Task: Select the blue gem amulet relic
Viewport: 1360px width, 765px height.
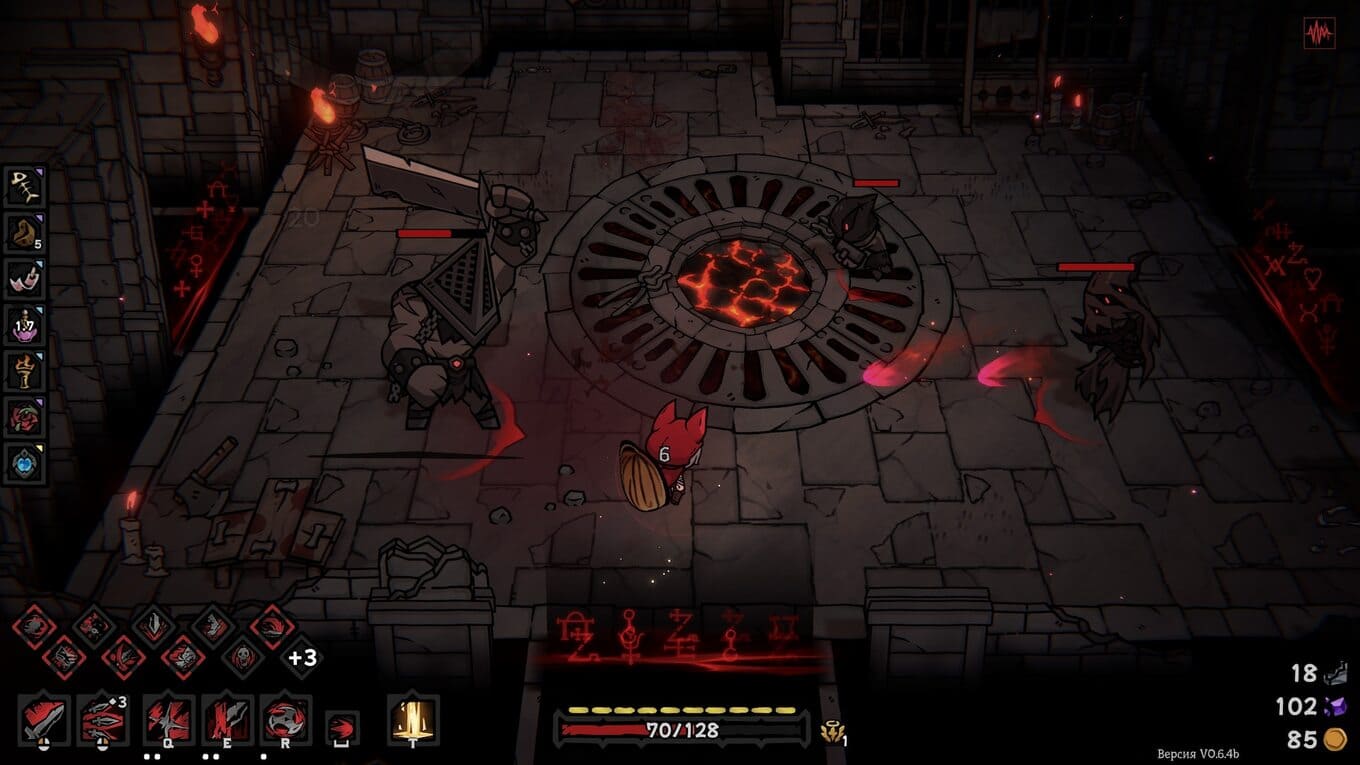Action: click(x=23, y=463)
